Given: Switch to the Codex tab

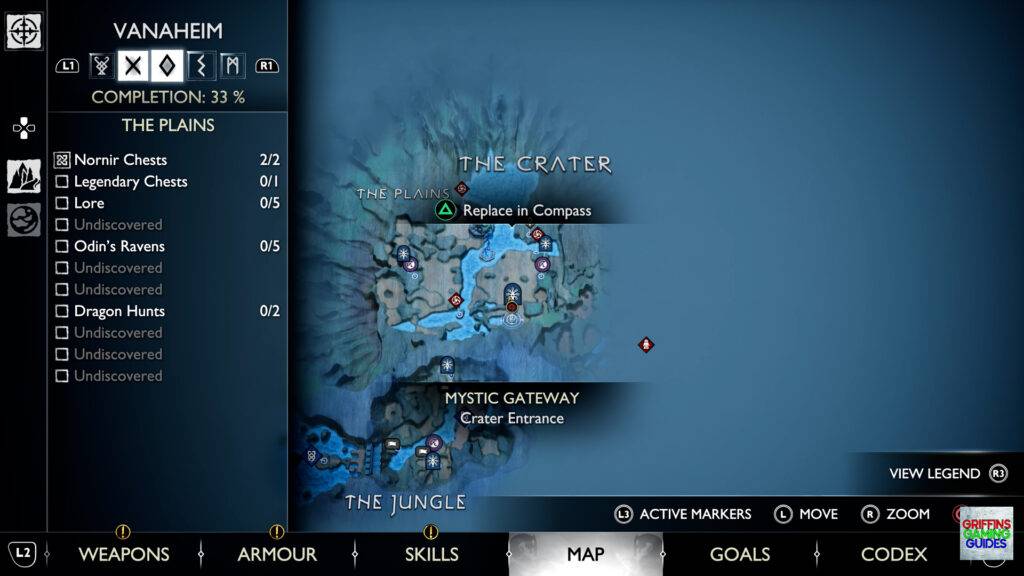Looking at the screenshot, I should pos(894,554).
